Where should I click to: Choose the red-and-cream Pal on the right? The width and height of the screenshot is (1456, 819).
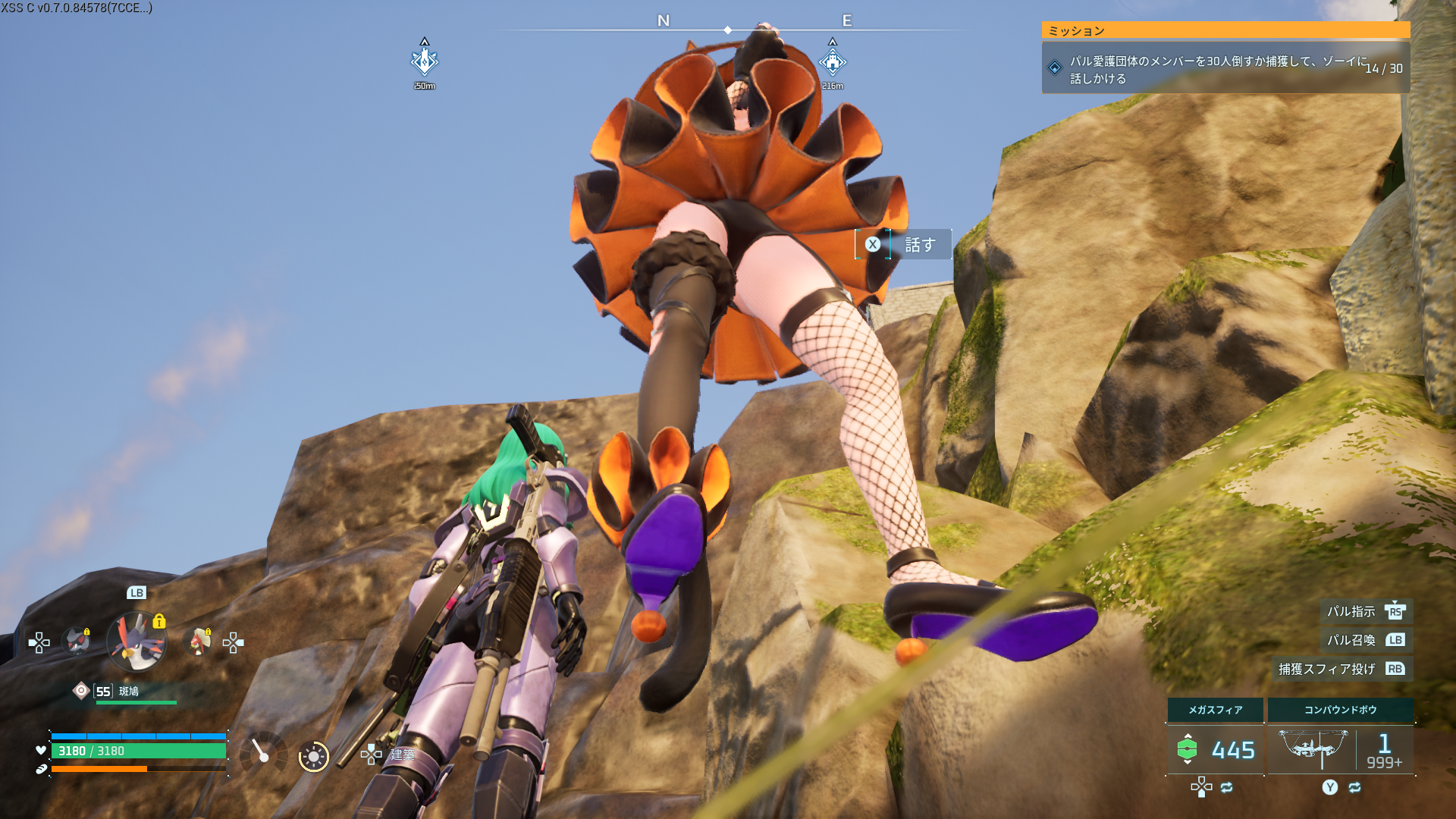tap(199, 642)
